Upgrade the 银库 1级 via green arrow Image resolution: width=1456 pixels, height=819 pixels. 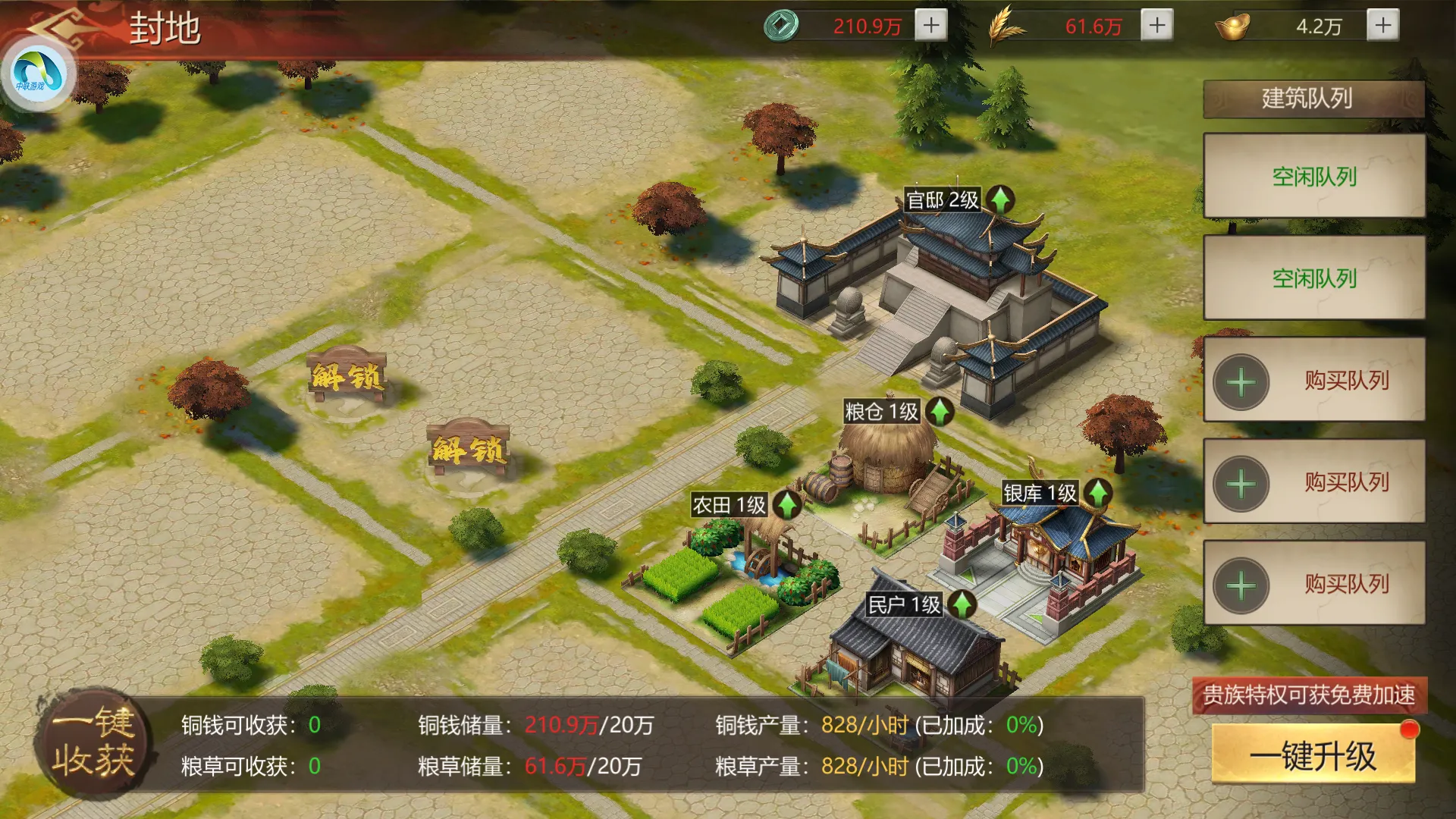tap(1098, 493)
